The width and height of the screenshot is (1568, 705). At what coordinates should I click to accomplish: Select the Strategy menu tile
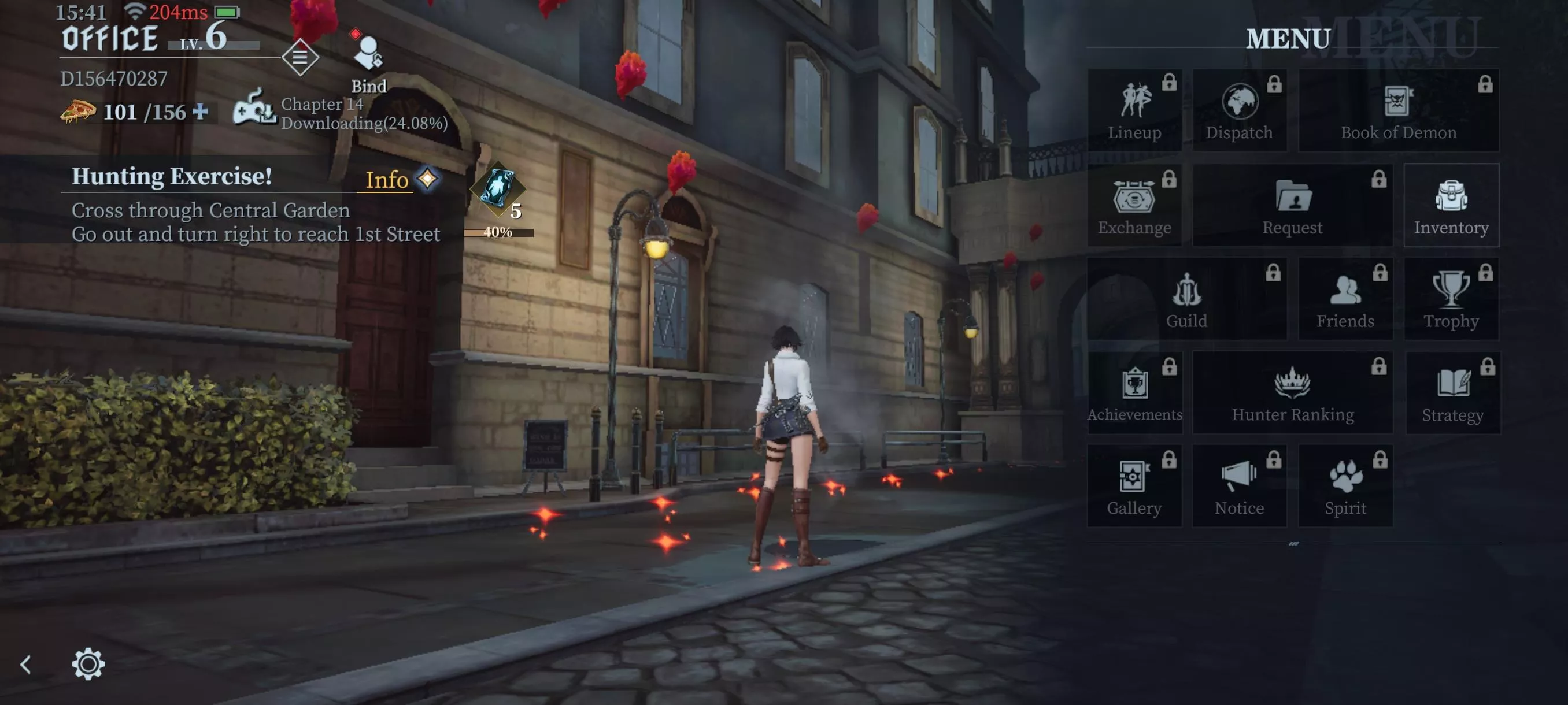coord(1452,393)
